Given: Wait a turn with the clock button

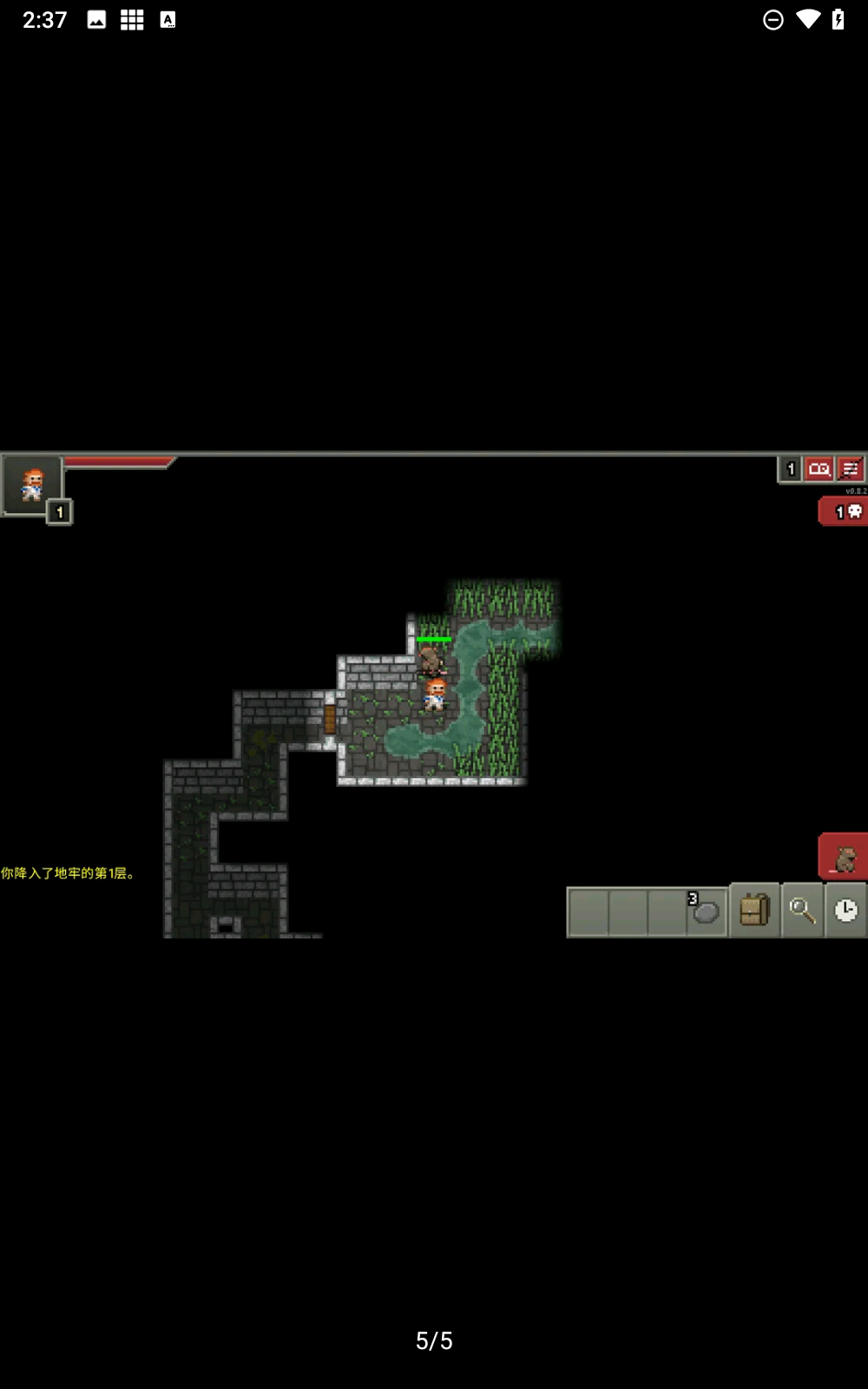Looking at the screenshot, I should pos(845,911).
